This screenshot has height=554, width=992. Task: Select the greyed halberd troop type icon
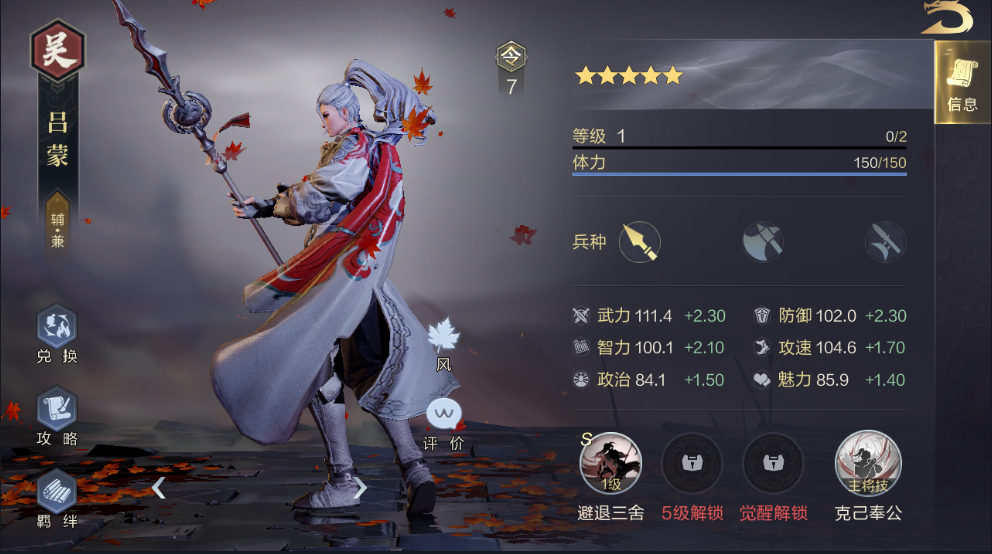(885, 242)
